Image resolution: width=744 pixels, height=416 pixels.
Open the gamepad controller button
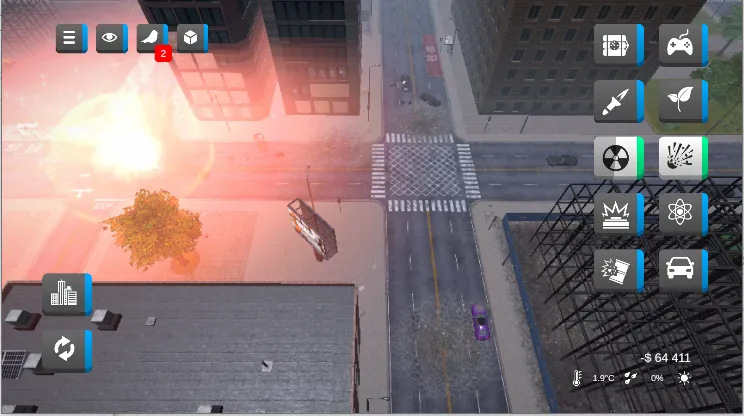click(x=682, y=45)
